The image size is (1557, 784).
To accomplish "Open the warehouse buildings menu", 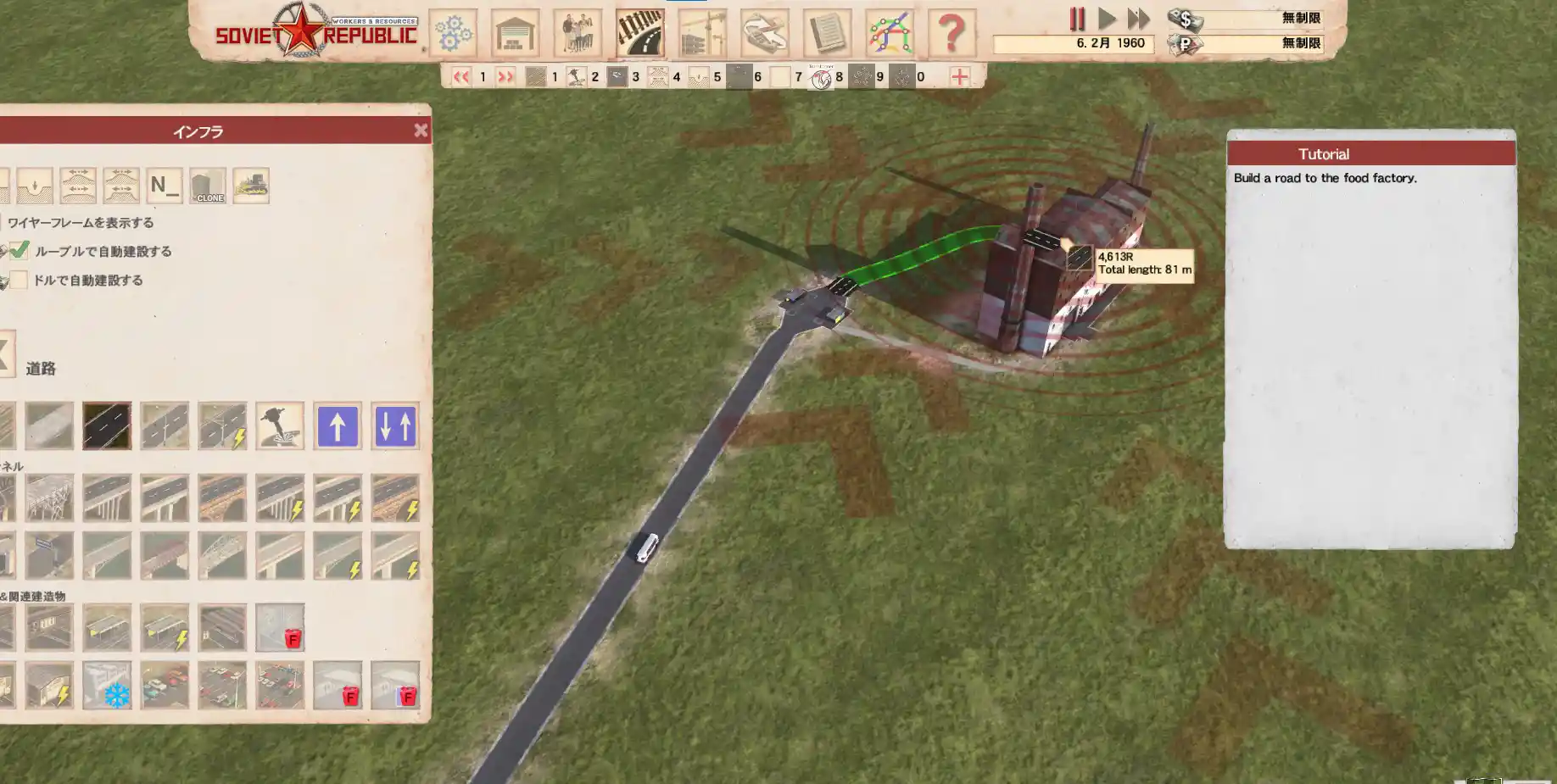I will click(x=515, y=34).
